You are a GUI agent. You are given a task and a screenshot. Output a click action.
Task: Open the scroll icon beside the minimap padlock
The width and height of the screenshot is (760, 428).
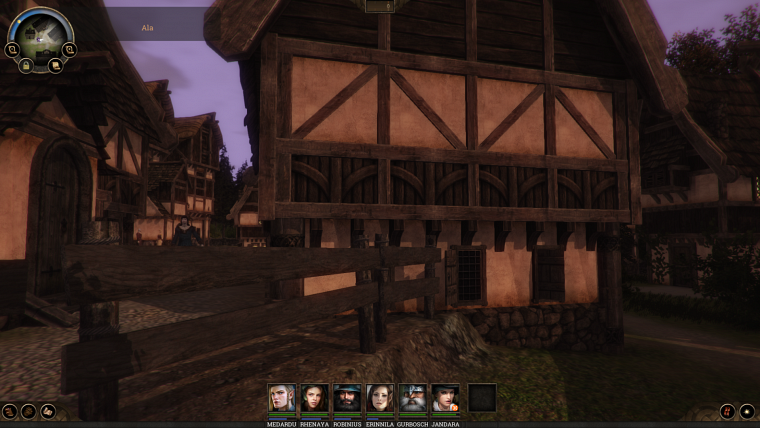pos(54,65)
